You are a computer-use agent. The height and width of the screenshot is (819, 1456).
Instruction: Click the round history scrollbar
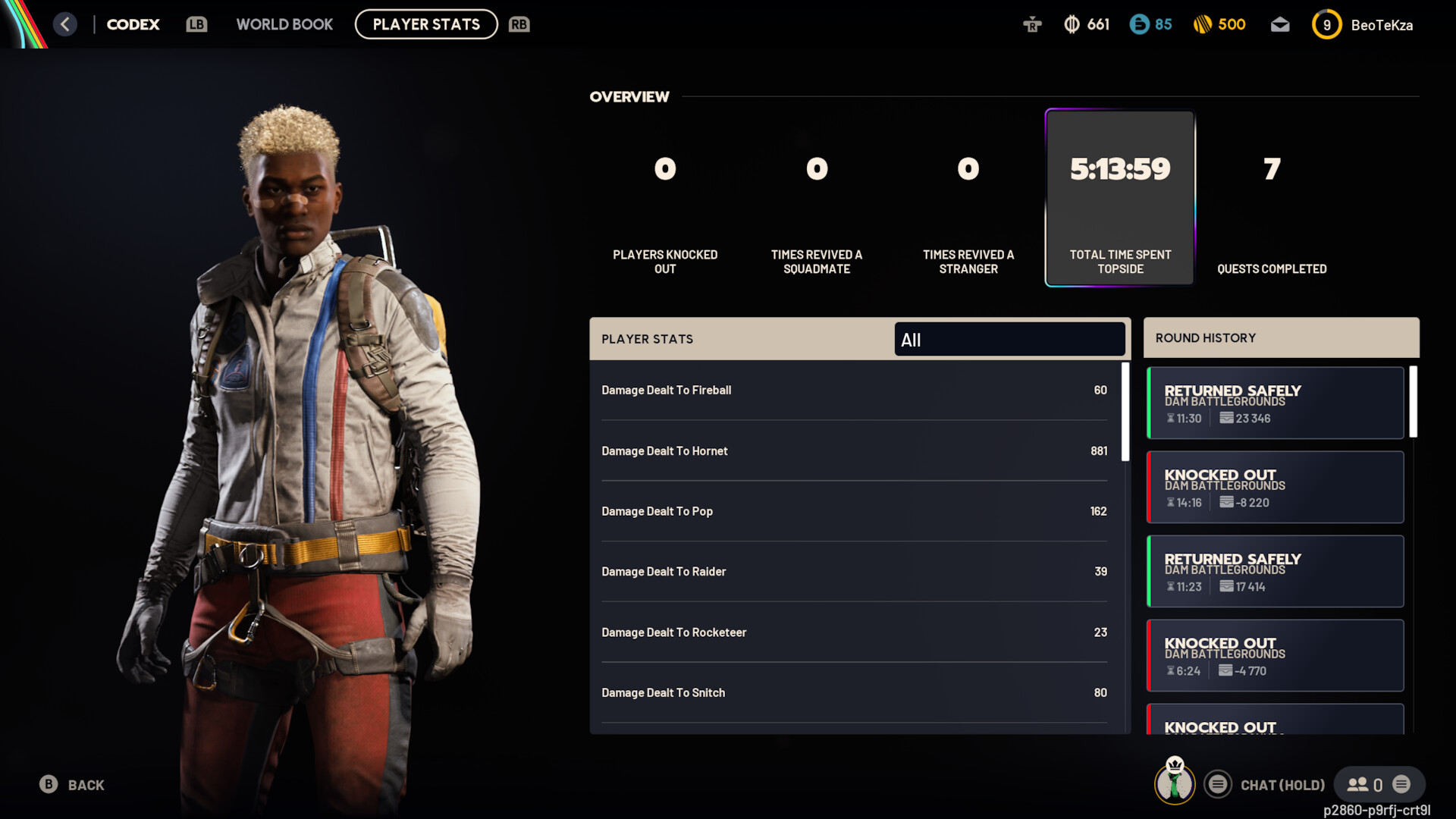(x=1414, y=403)
